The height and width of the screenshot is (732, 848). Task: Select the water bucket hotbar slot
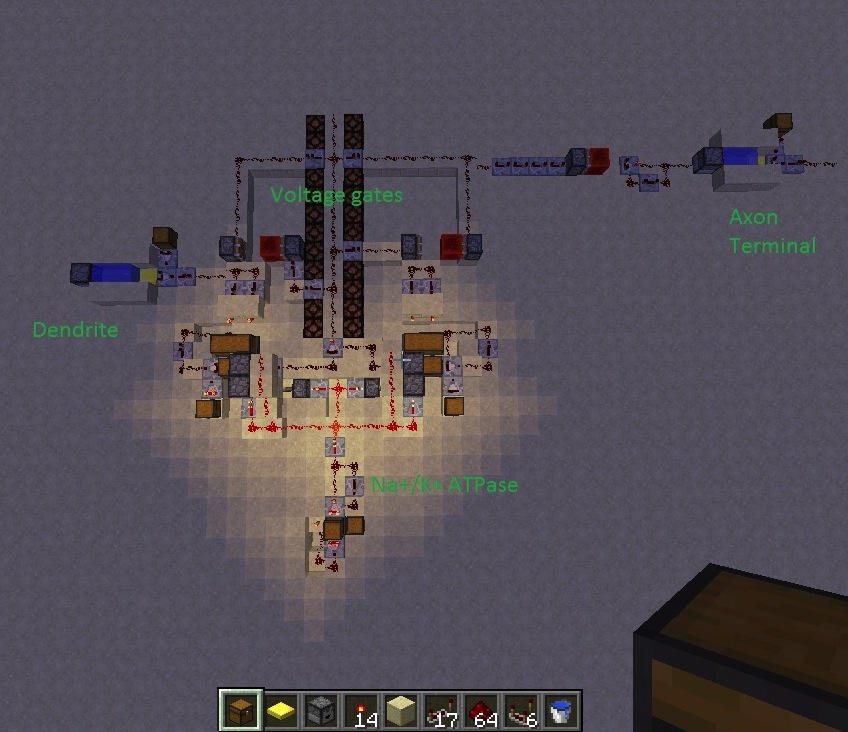561,710
